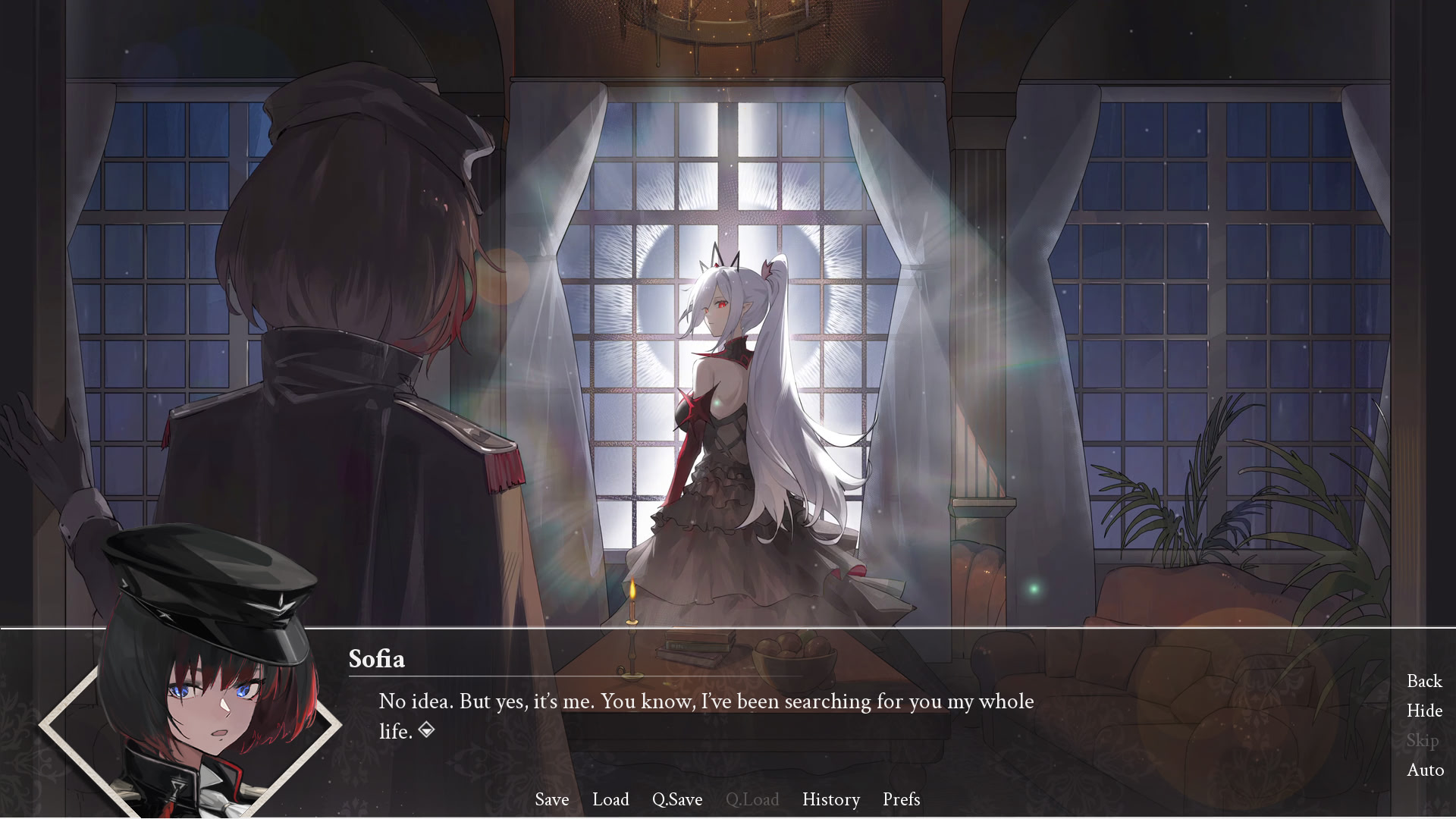Open the Save screen
1456x819 pixels.
pos(552,799)
